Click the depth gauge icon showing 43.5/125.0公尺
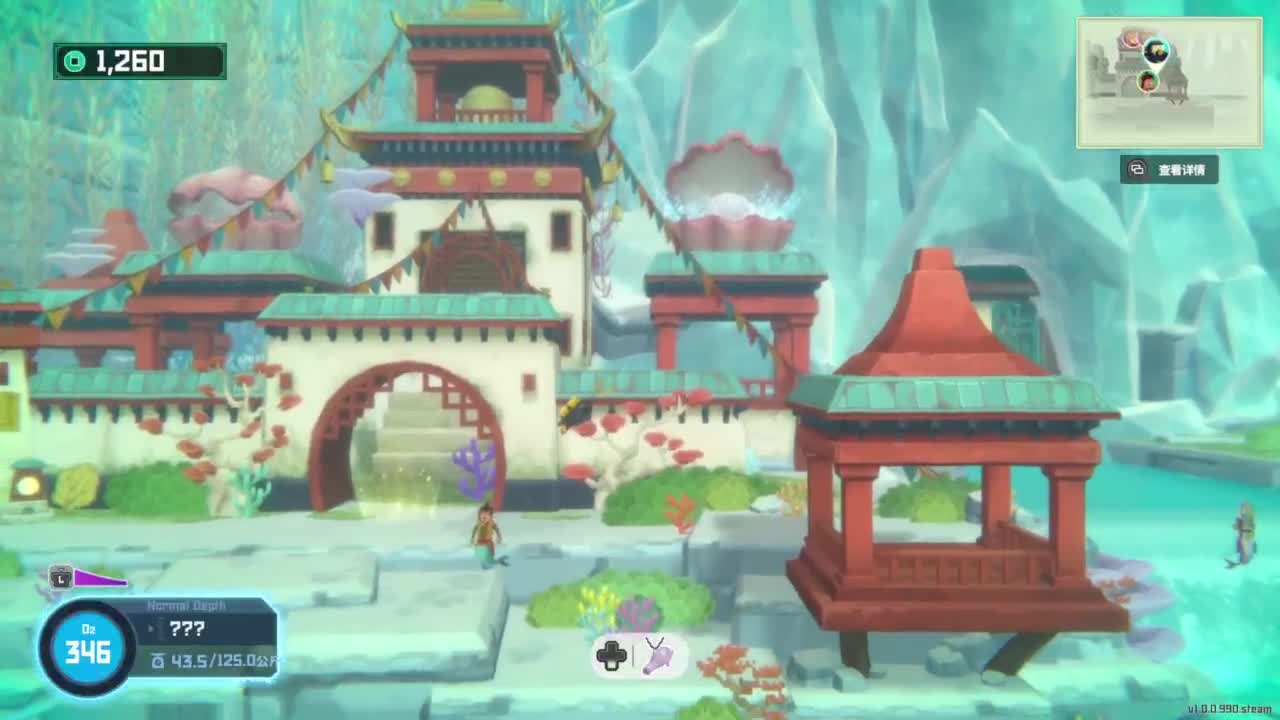1280x720 pixels. 160,660
